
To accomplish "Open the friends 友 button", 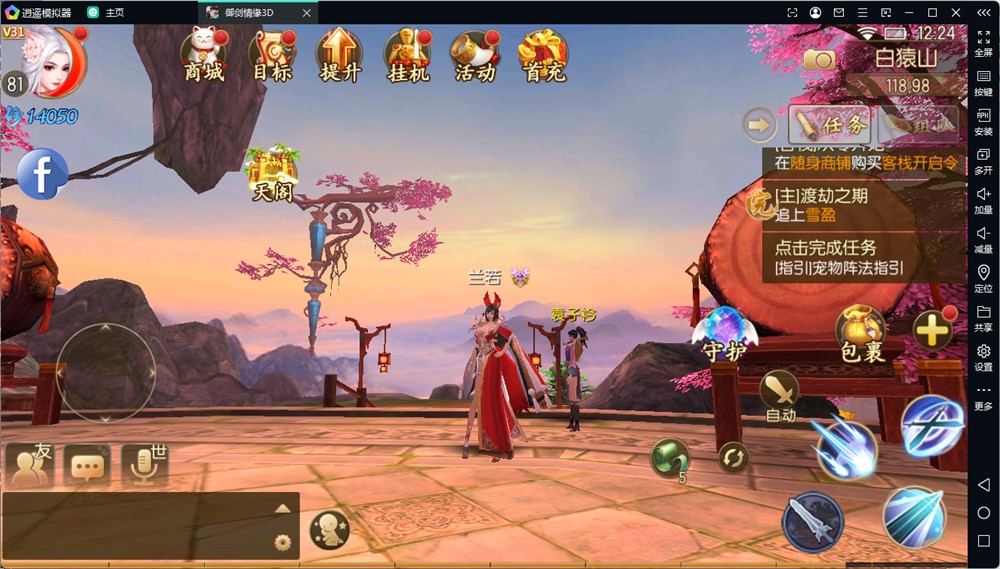I will tap(30, 464).
